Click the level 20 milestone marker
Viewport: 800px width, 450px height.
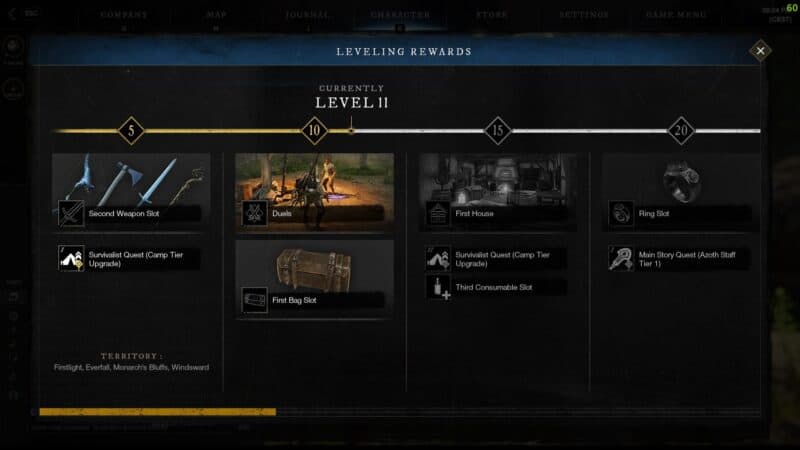coord(681,130)
